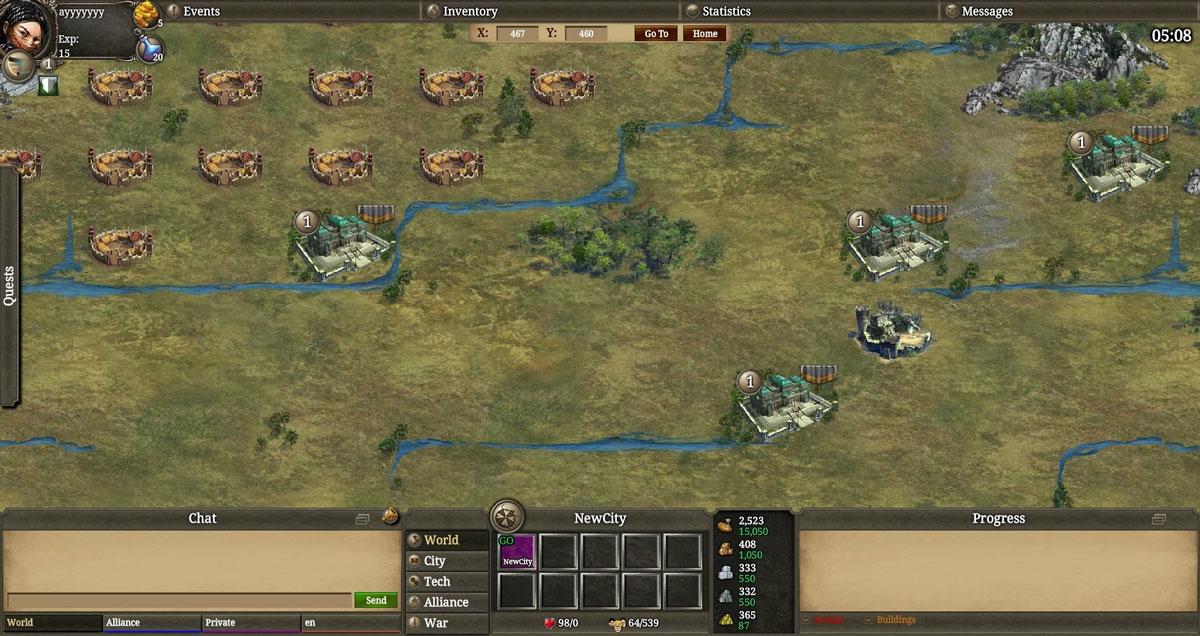Open the Events menu

(x=201, y=11)
